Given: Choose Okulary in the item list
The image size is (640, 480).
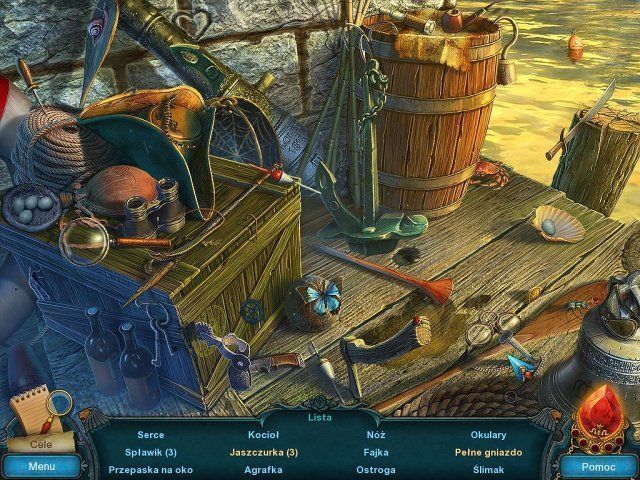Looking at the screenshot, I should tap(488, 435).
